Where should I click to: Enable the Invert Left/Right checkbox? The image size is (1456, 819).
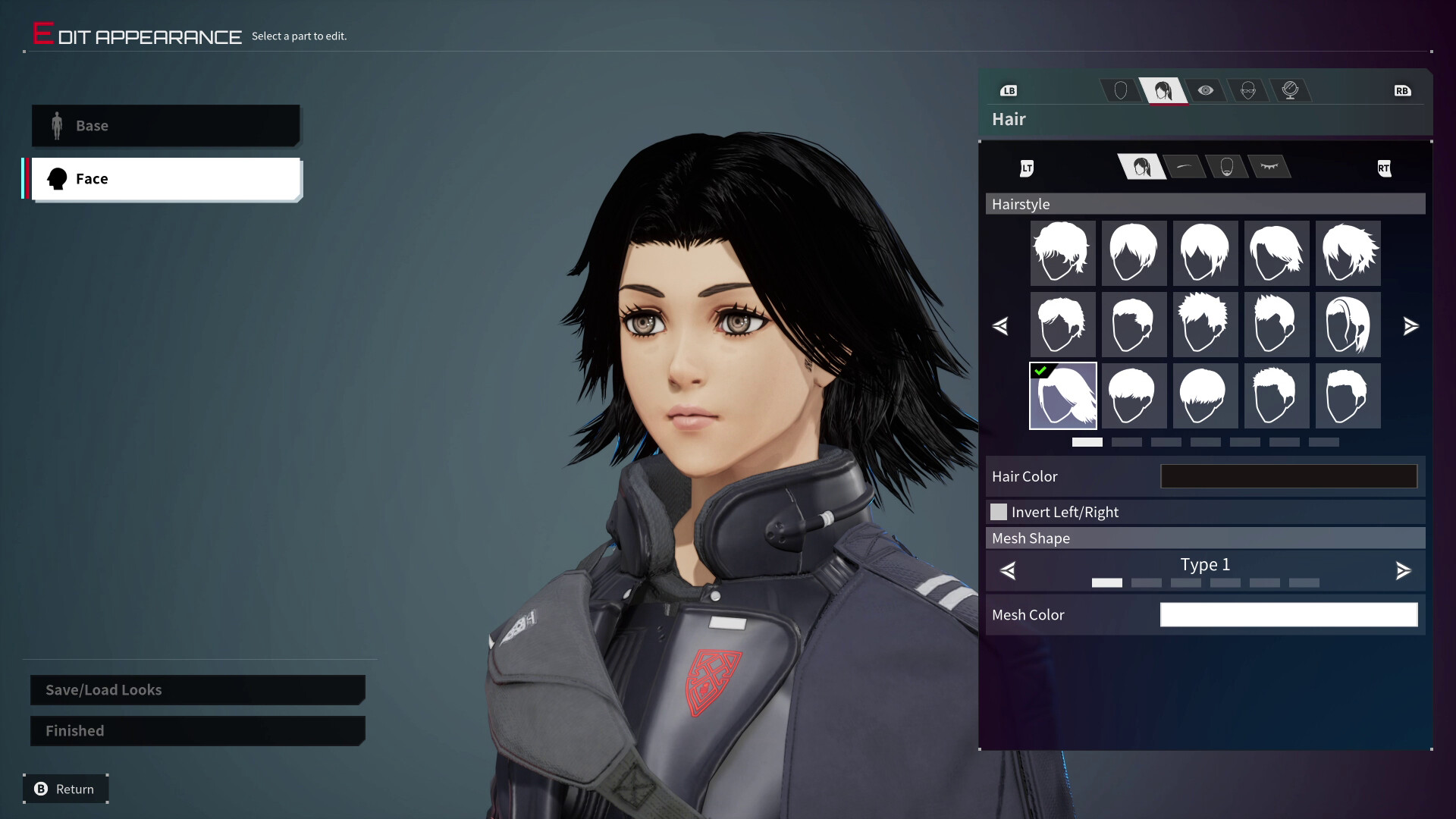(x=999, y=512)
